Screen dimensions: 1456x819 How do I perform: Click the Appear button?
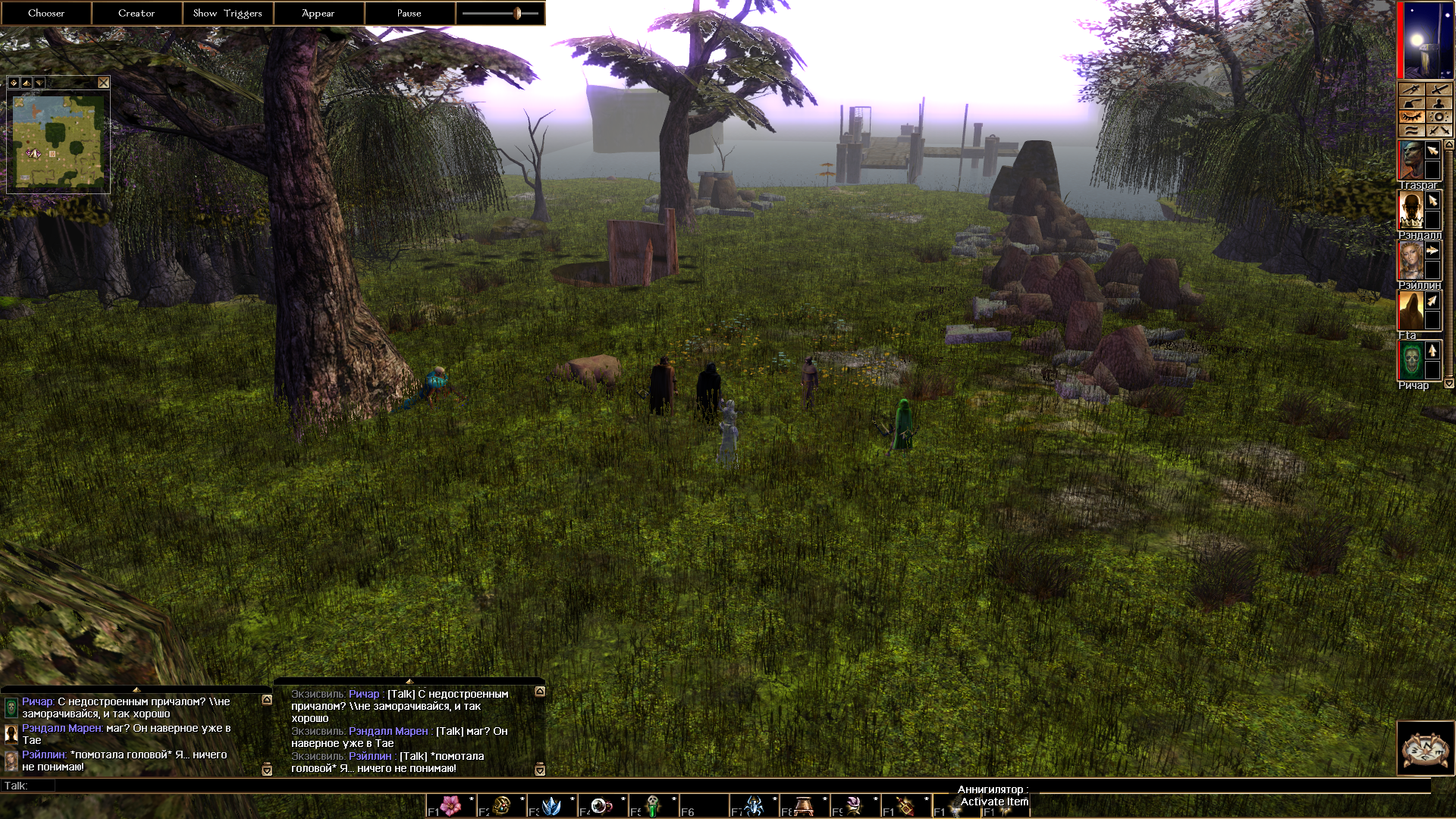(x=318, y=13)
